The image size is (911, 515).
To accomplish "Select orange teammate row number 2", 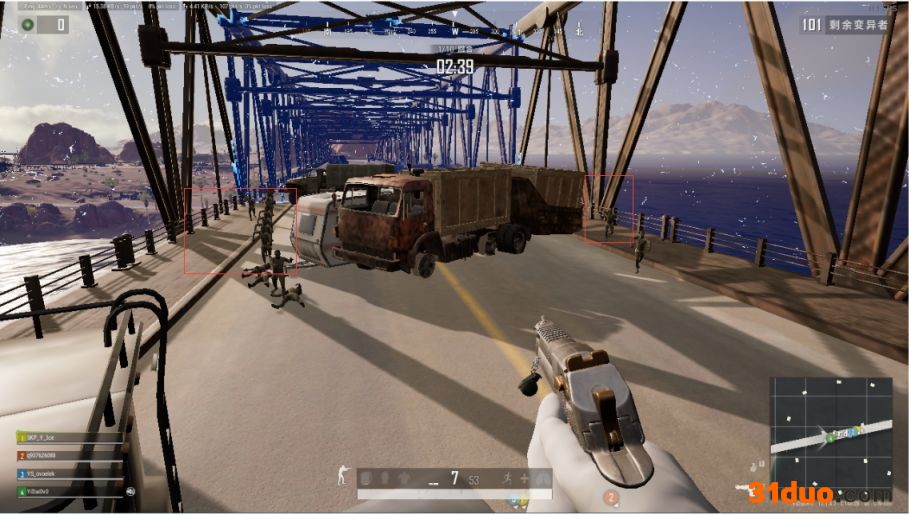I will pyautogui.click(x=68, y=455).
